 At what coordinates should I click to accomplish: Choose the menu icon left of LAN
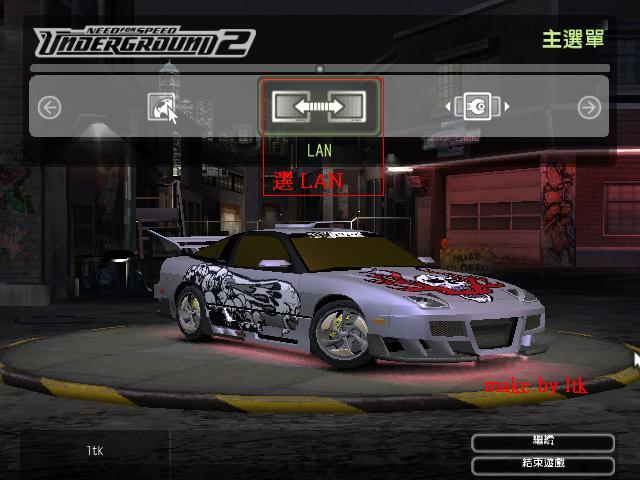pyautogui.click(x=162, y=106)
